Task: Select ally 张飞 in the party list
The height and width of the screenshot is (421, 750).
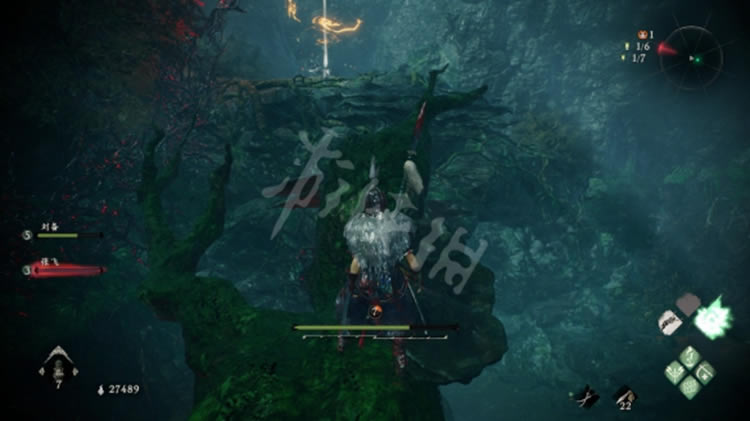Action: point(62,269)
